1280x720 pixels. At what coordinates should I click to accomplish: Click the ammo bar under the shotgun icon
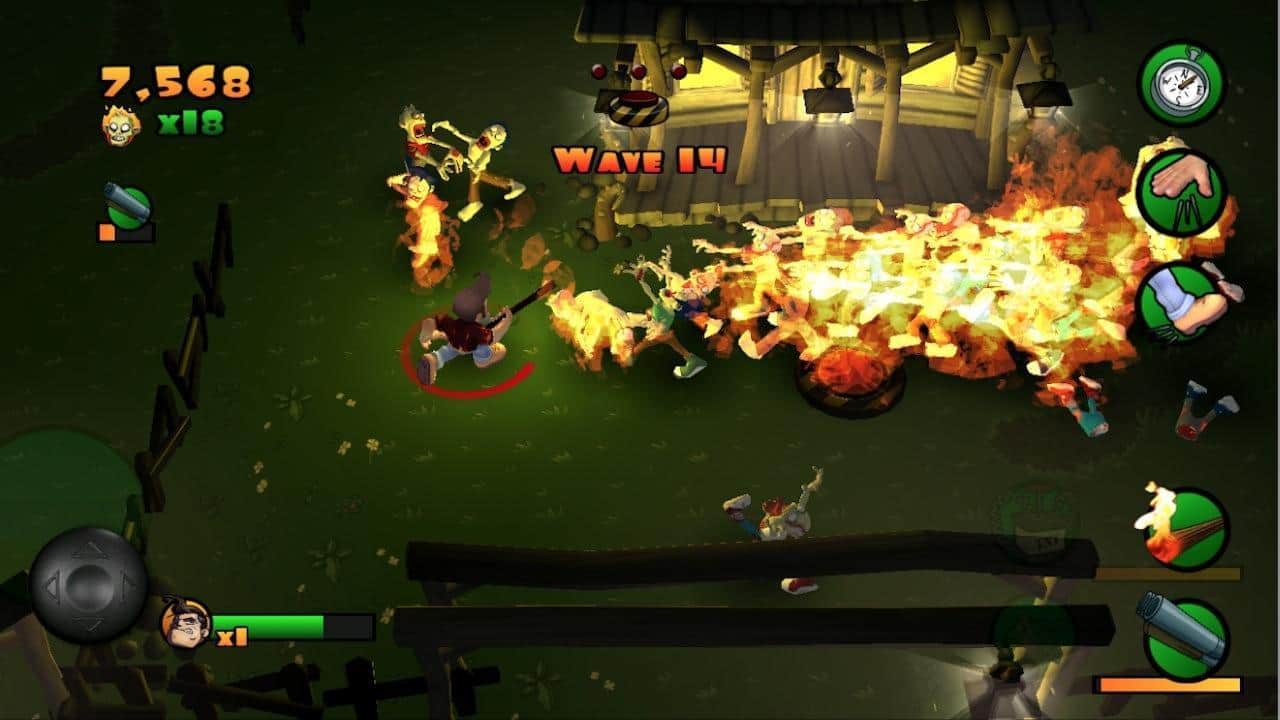(x=1167, y=683)
